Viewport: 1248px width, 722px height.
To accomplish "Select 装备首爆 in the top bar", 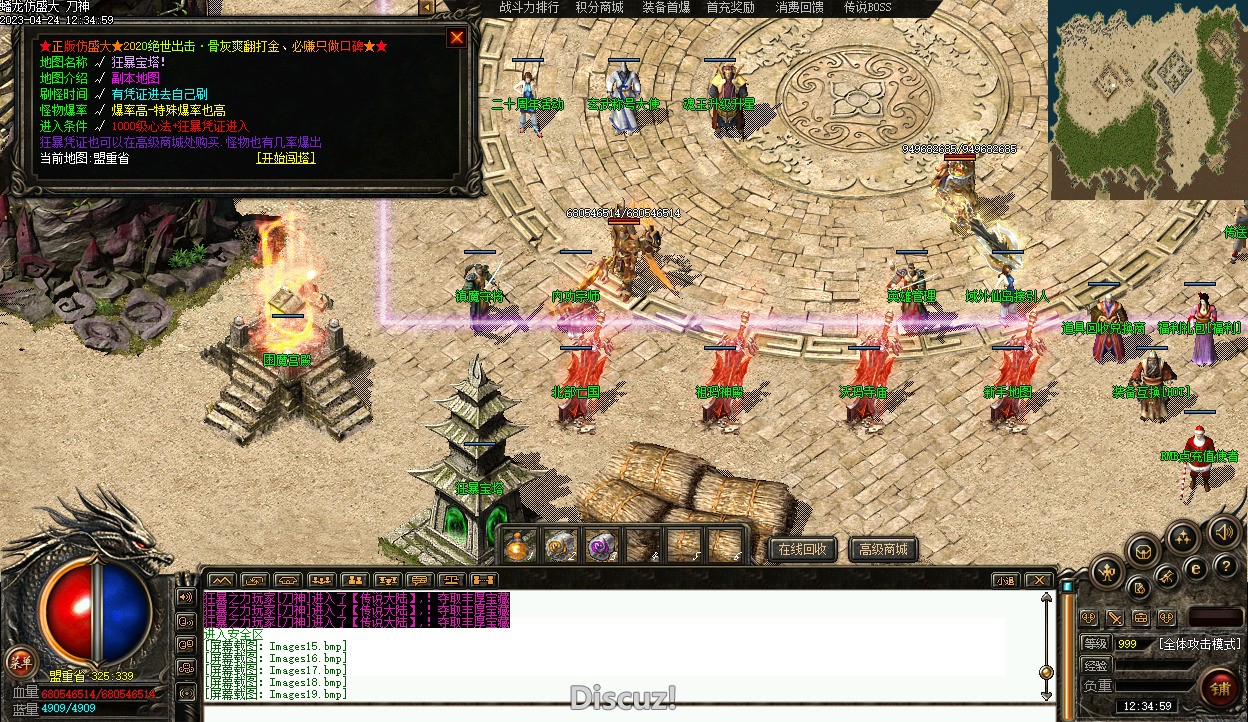I will coord(666,8).
